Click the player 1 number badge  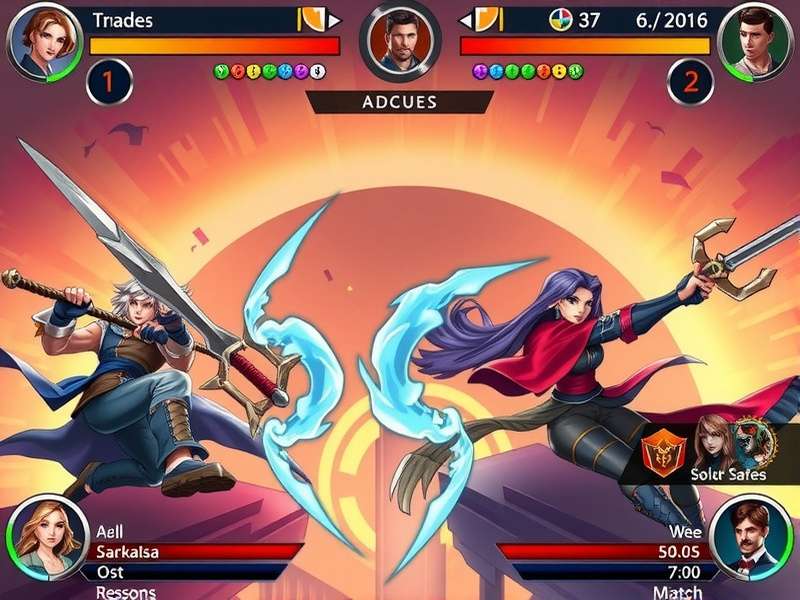click(109, 82)
